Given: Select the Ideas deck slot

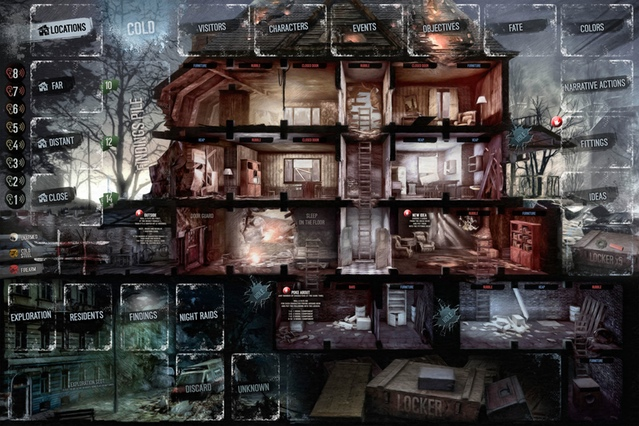Looking at the screenshot, I should [x=596, y=196].
